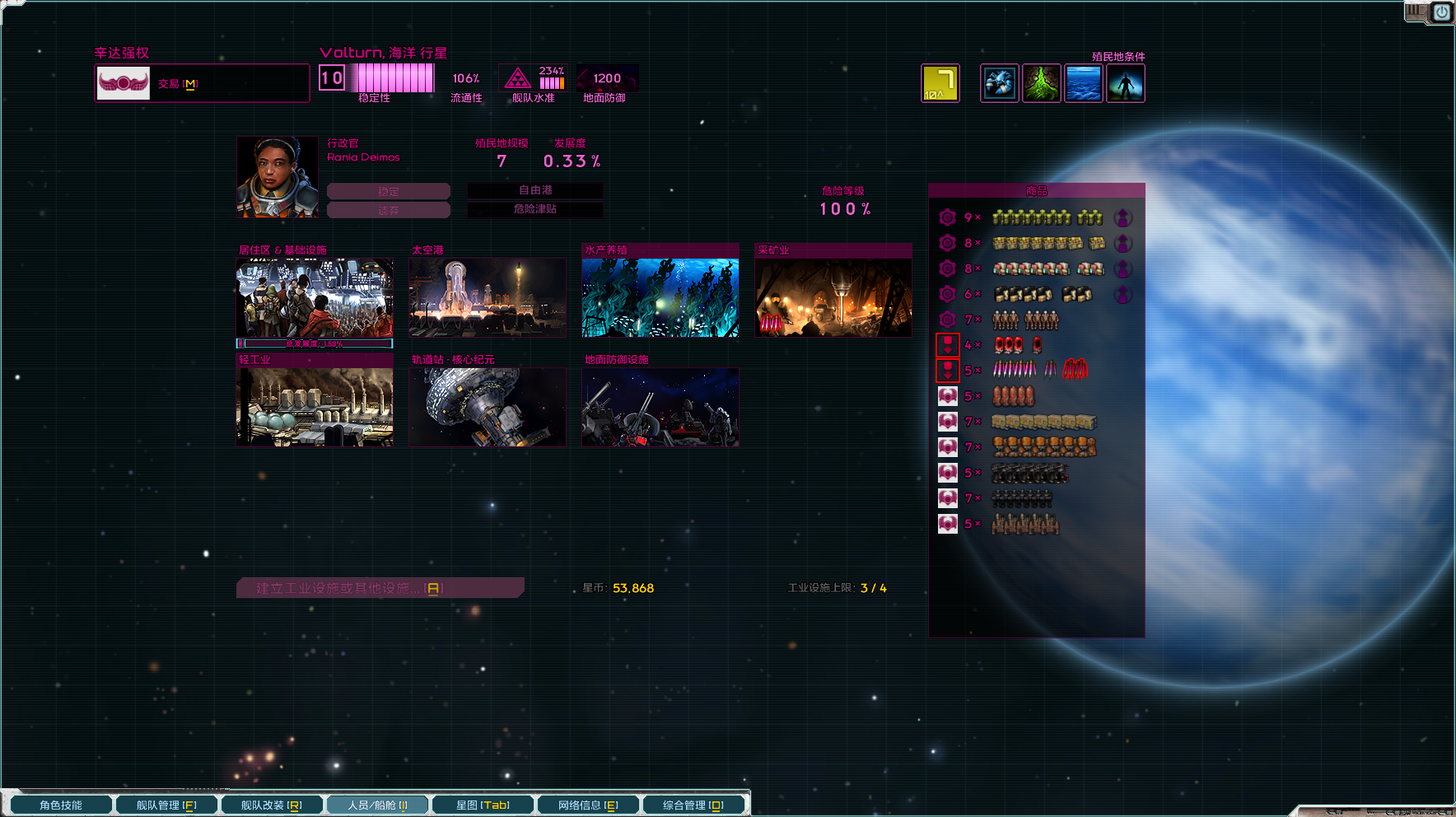Click the ocean surface colony condition icon

(x=1084, y=82)
